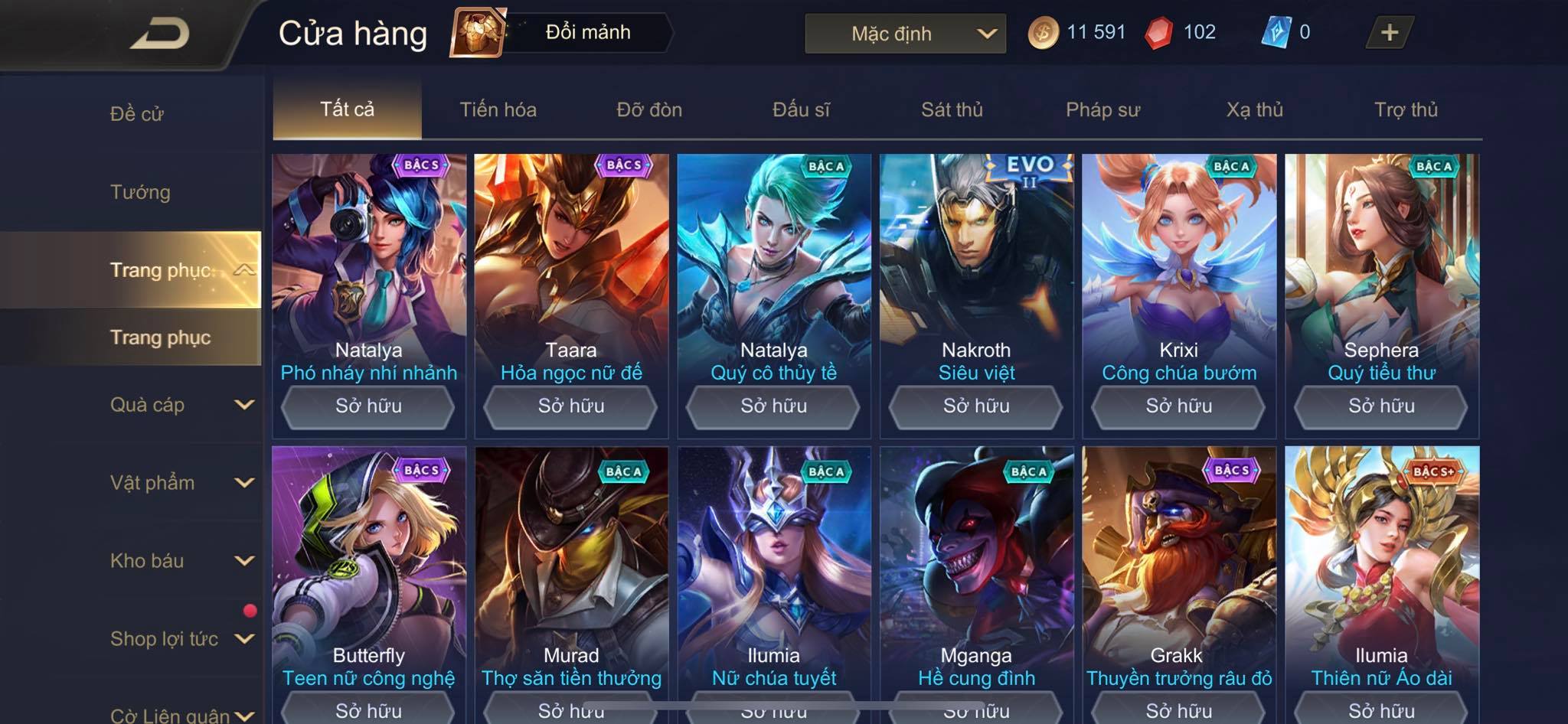Open the Tướng shop section
1568x724 pixels.
pos(140,192)
